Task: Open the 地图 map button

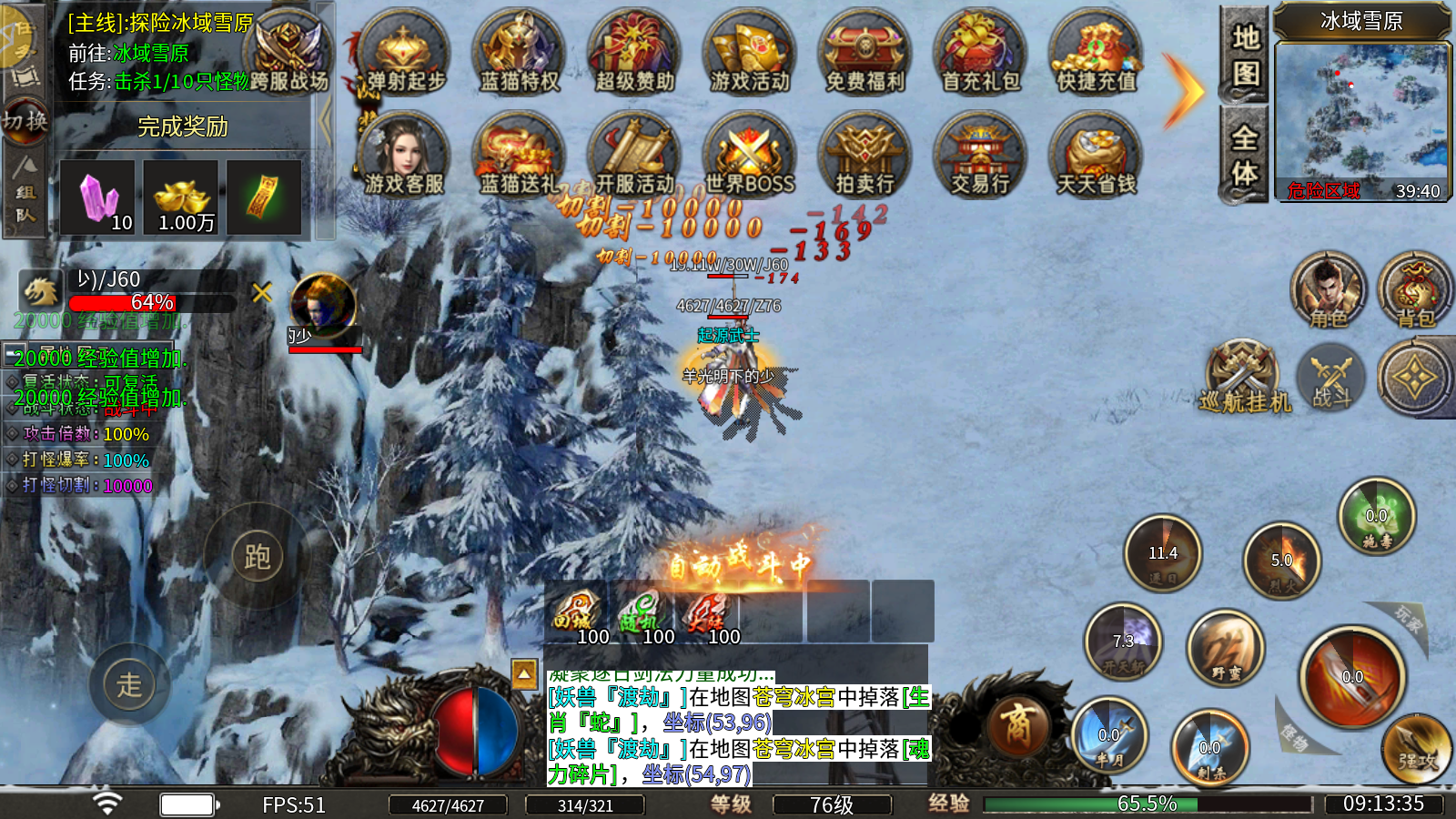Action: tap(1245, 55)
